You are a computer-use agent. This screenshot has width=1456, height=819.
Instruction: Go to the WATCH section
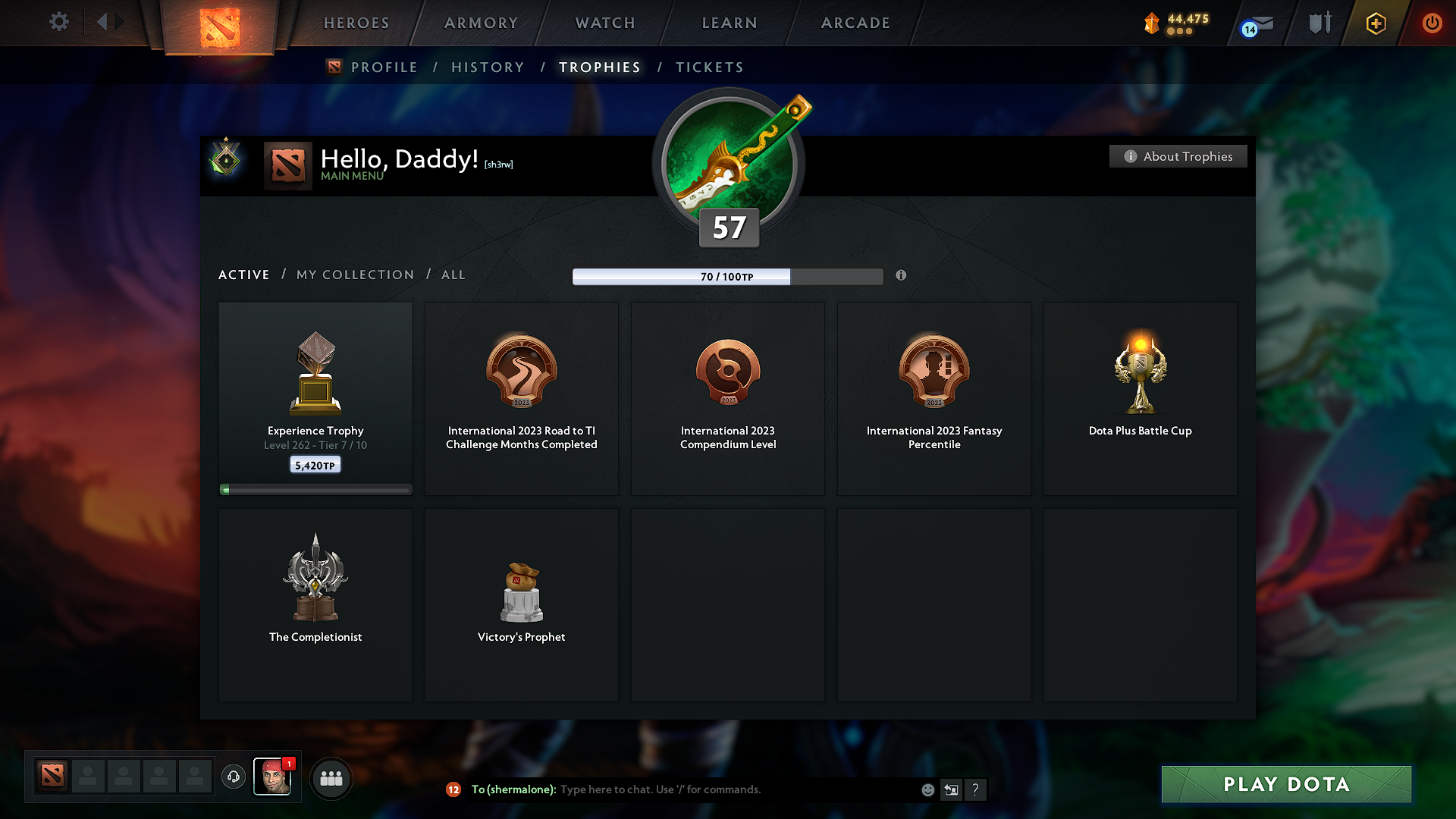tap(604, 23)
